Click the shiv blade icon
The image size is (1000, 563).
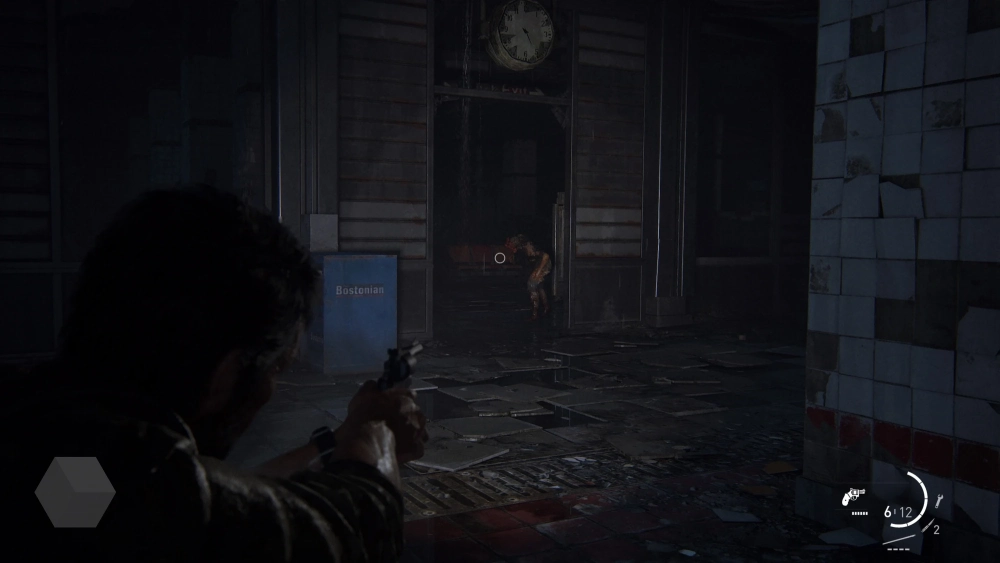coord(928,525)
